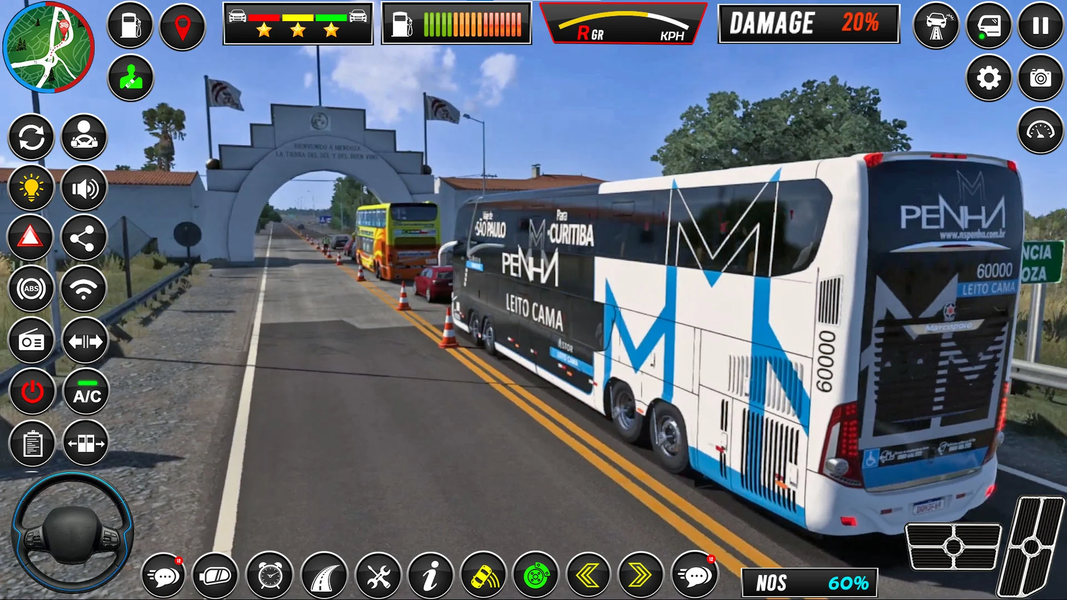The width and height of the screenshot is (1067, 600).
Task: Open the gear settings menu
Action: pyautogui.click(x=988, y=78)
